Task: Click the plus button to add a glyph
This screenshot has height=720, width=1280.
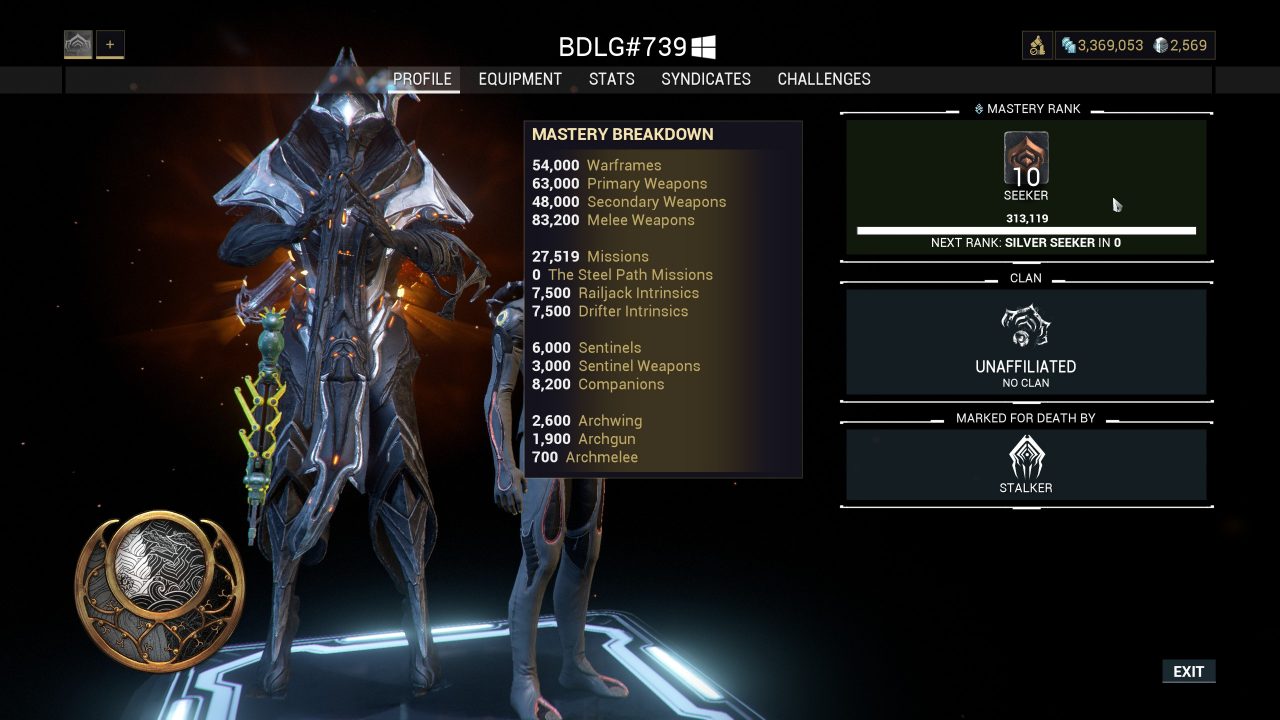Action: (x=110, y=43)
